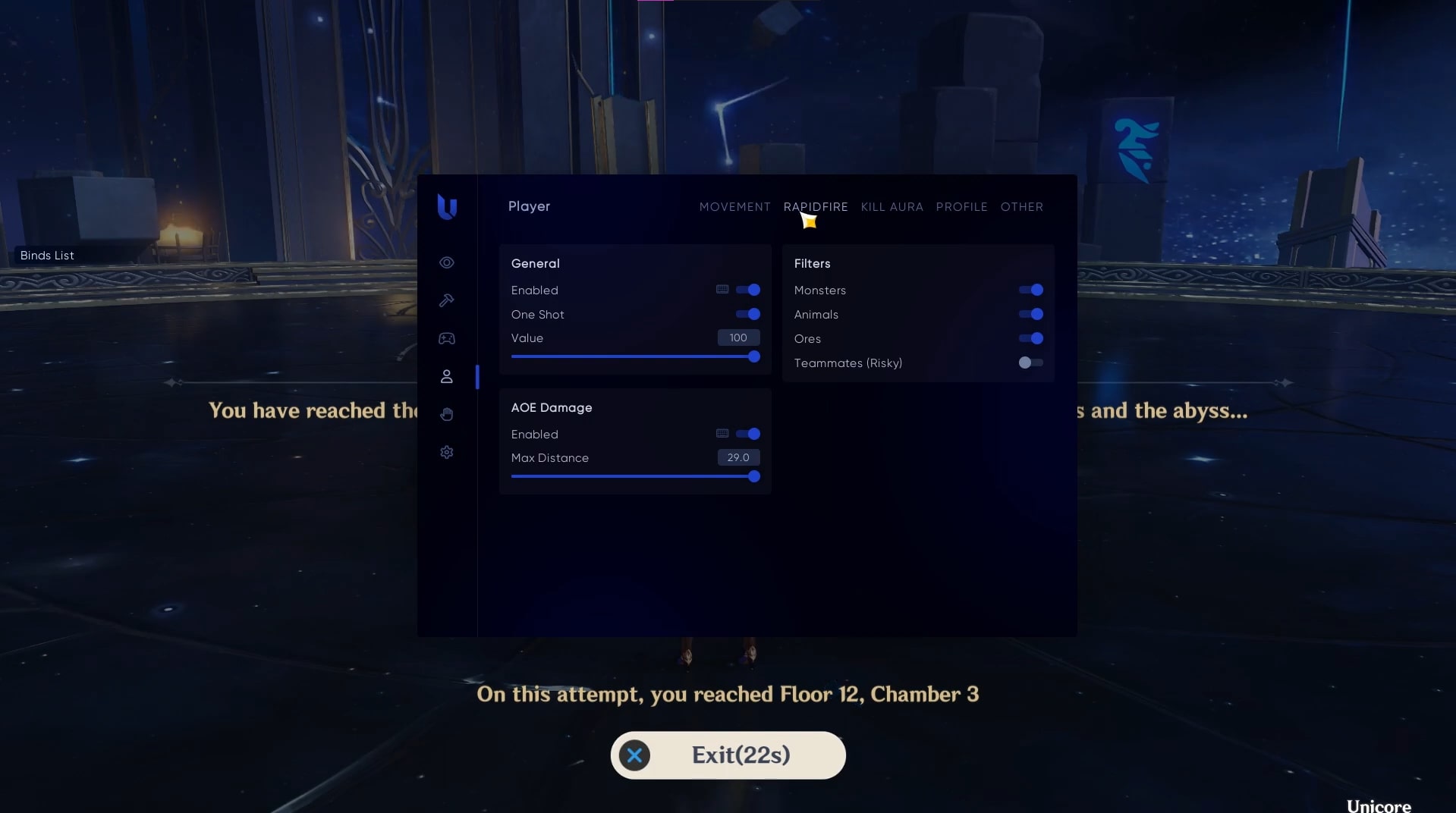Disable the Monsters filter
This screenshot has height=813, width=1456.
1031,290
